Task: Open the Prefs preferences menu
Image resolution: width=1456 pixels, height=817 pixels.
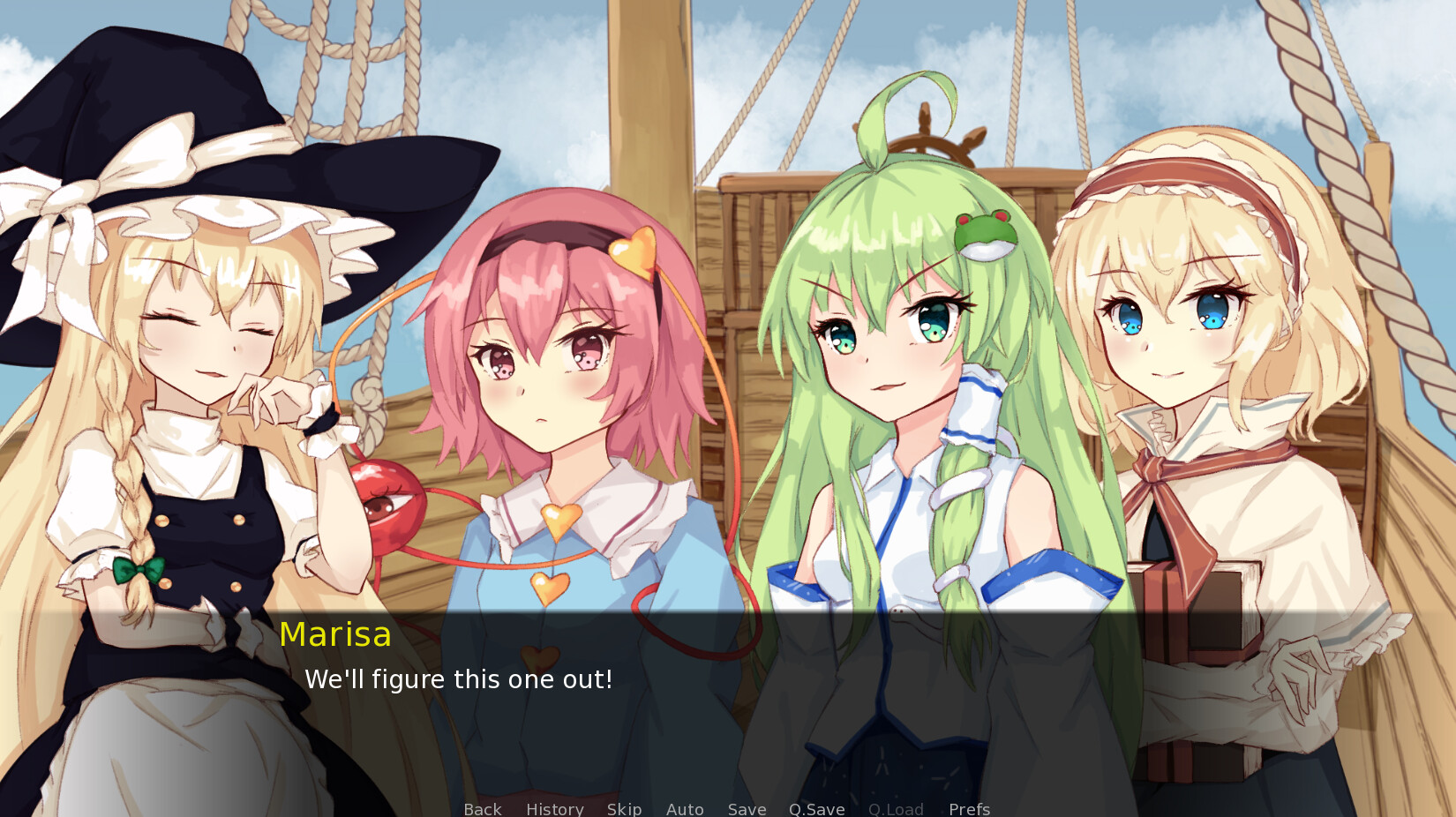Action: [x=968, y=808]
